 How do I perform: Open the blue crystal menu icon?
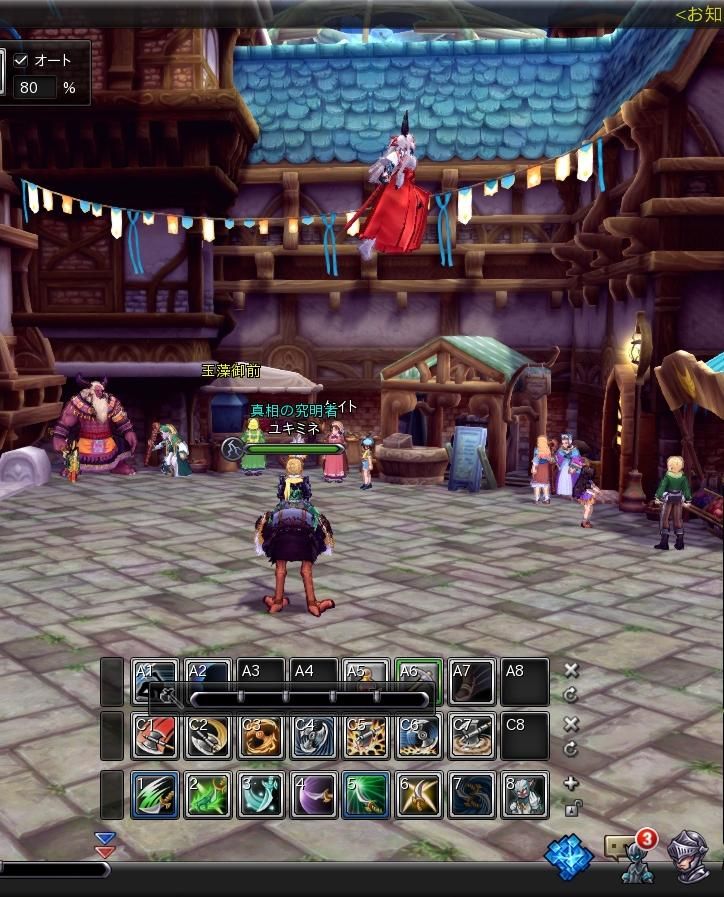tap(569, 858)
